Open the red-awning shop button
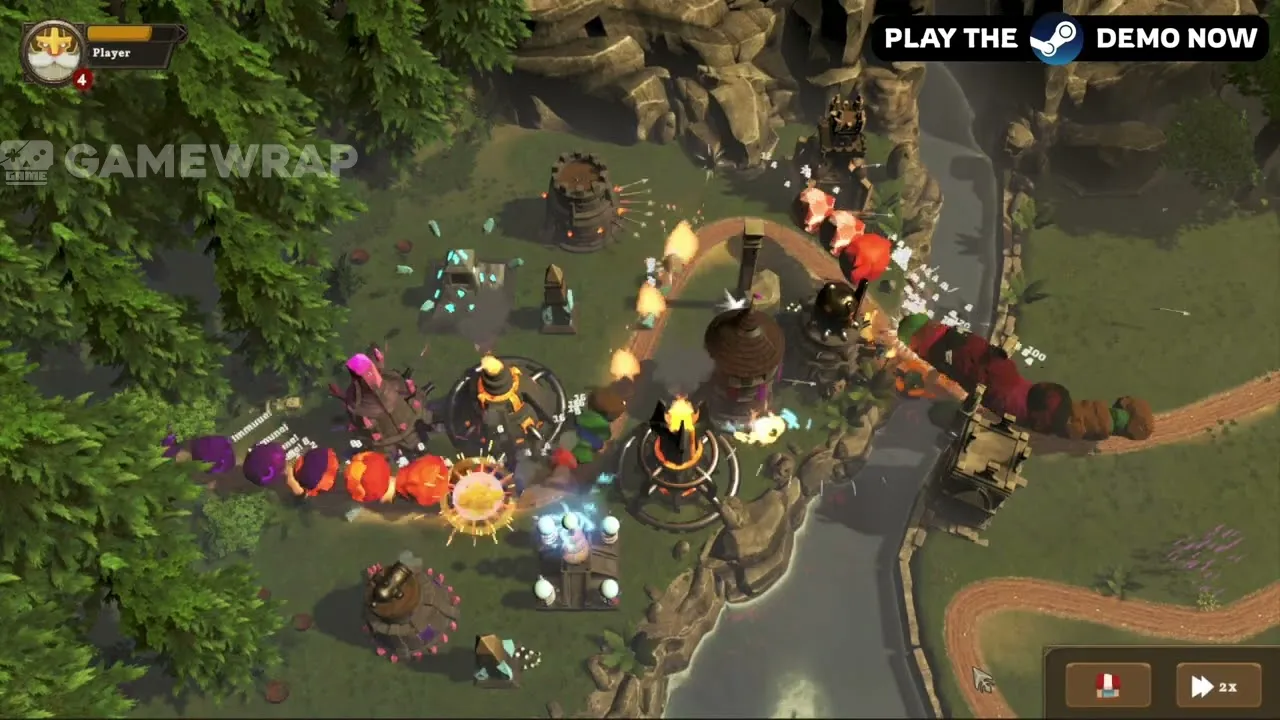Screen dimensions: 1280x720 1107,686
